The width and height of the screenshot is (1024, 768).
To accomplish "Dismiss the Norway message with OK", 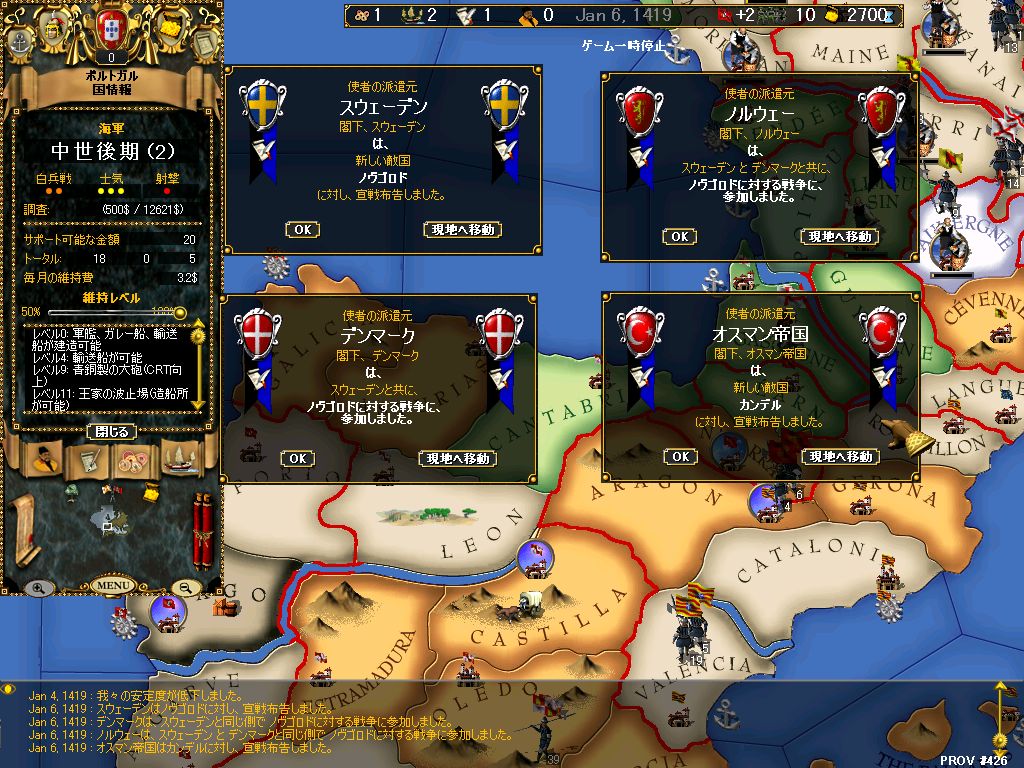I will (x=679, y=237).
